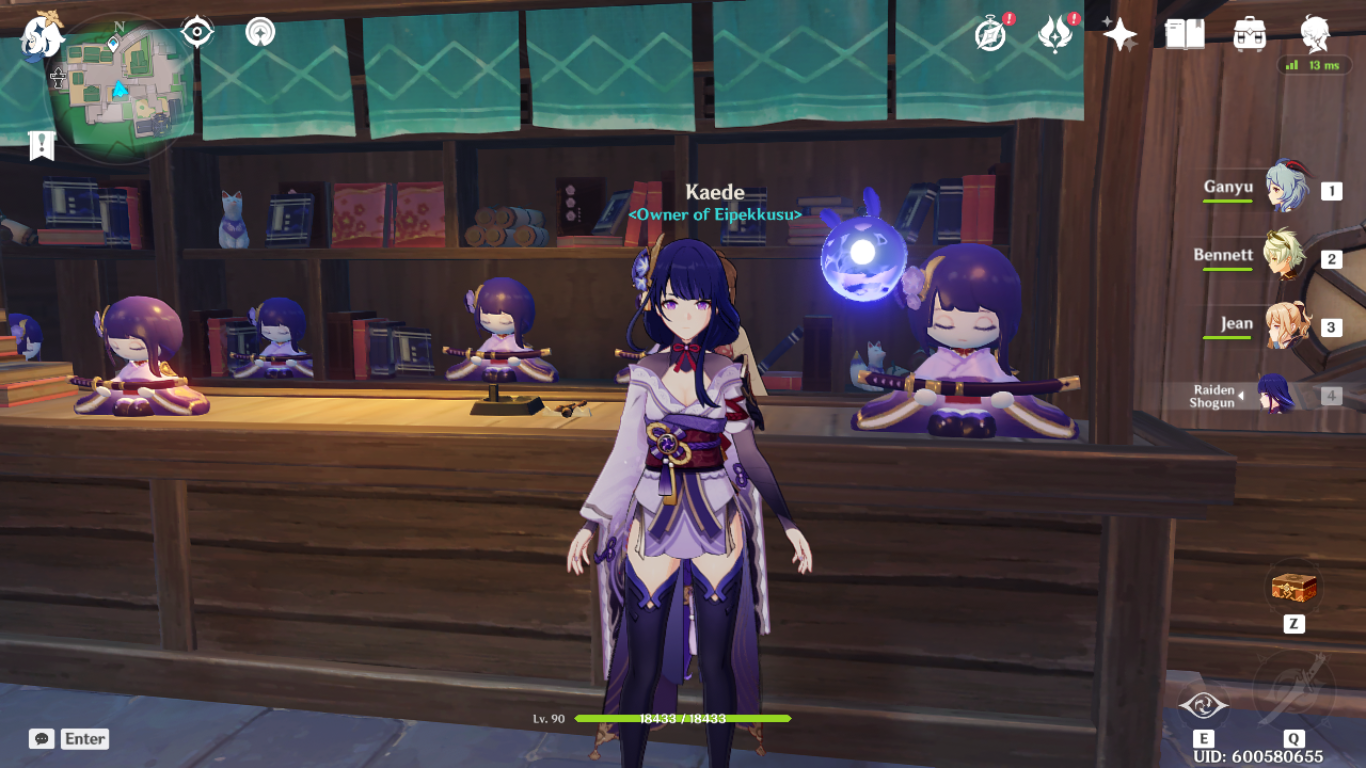Open the Inventory backpack icon
Viewport: 1366px width, 768px height.
(1247, 33)
